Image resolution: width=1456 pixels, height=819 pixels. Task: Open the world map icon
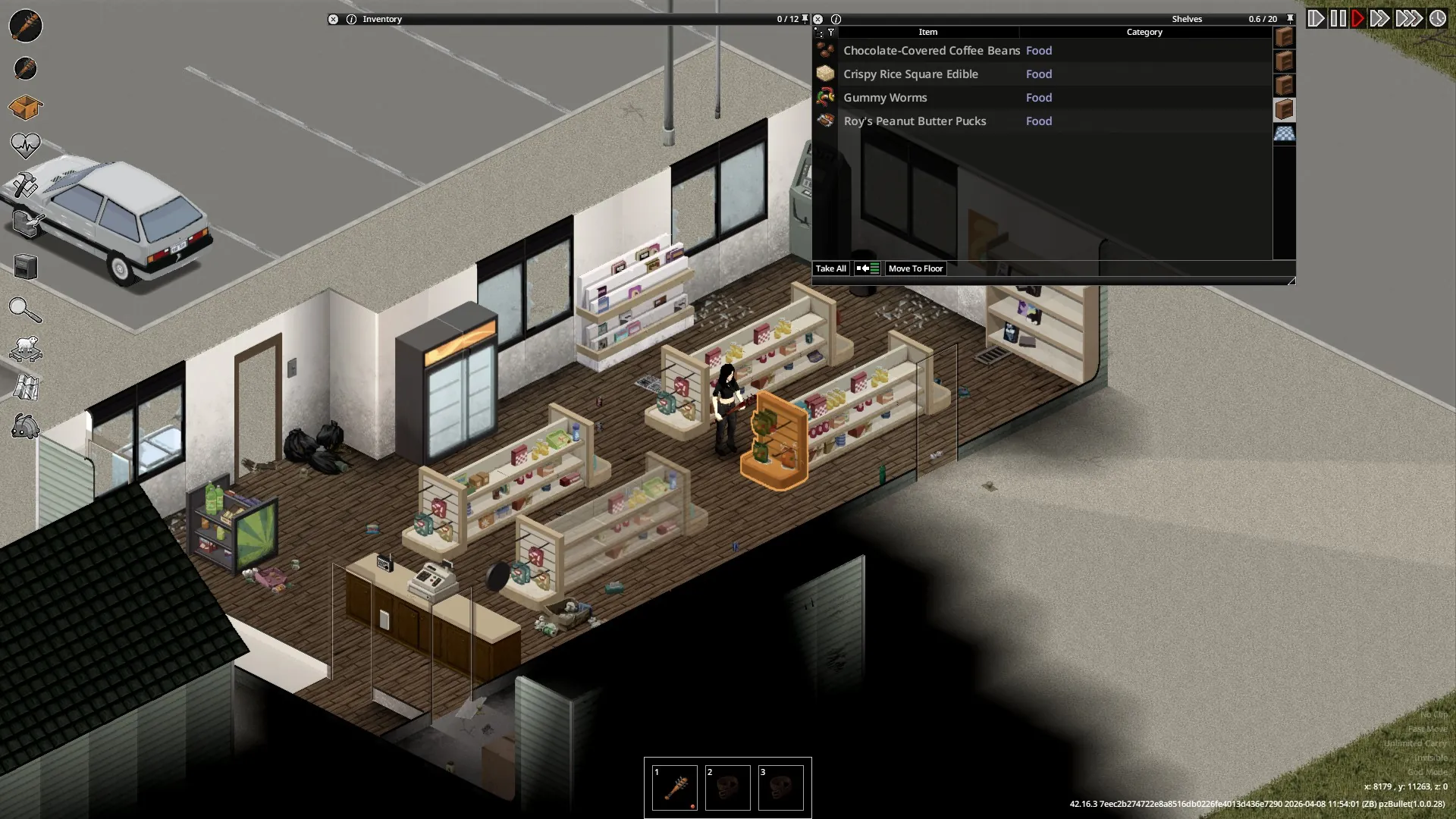coord(25,388)
